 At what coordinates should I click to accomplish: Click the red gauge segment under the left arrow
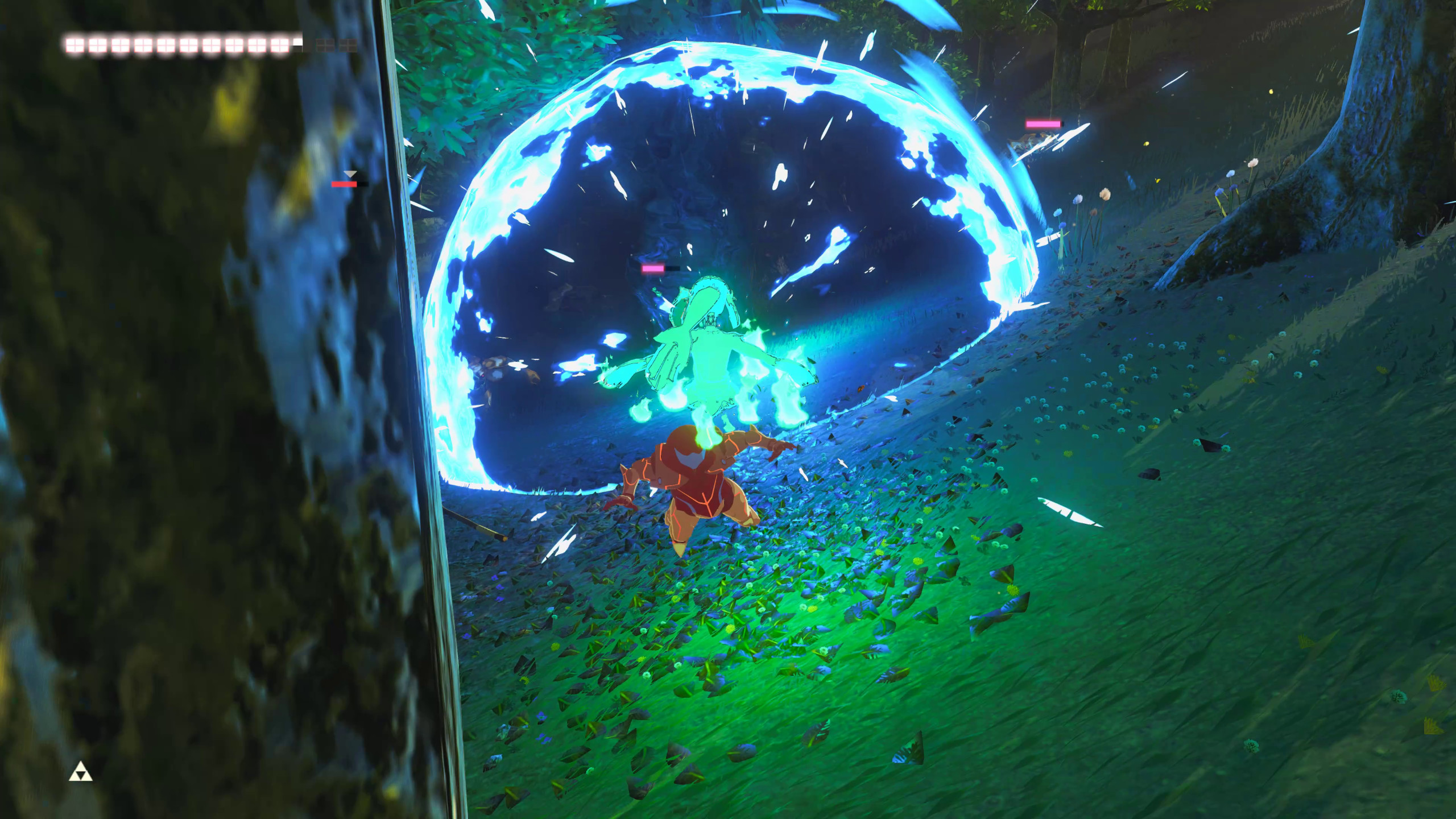[344, 184]
